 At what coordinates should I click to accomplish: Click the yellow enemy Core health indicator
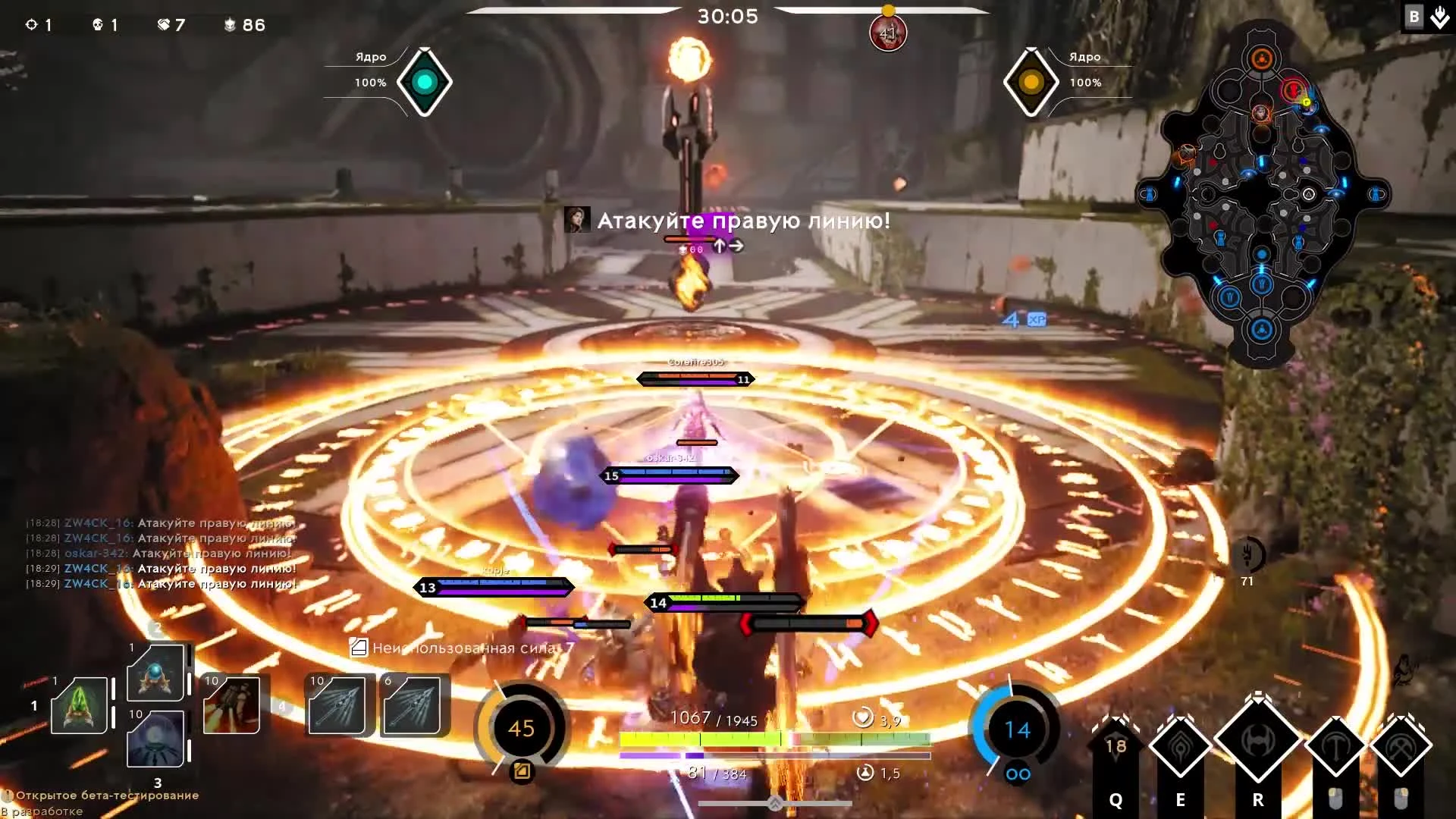pos(1031,82)
